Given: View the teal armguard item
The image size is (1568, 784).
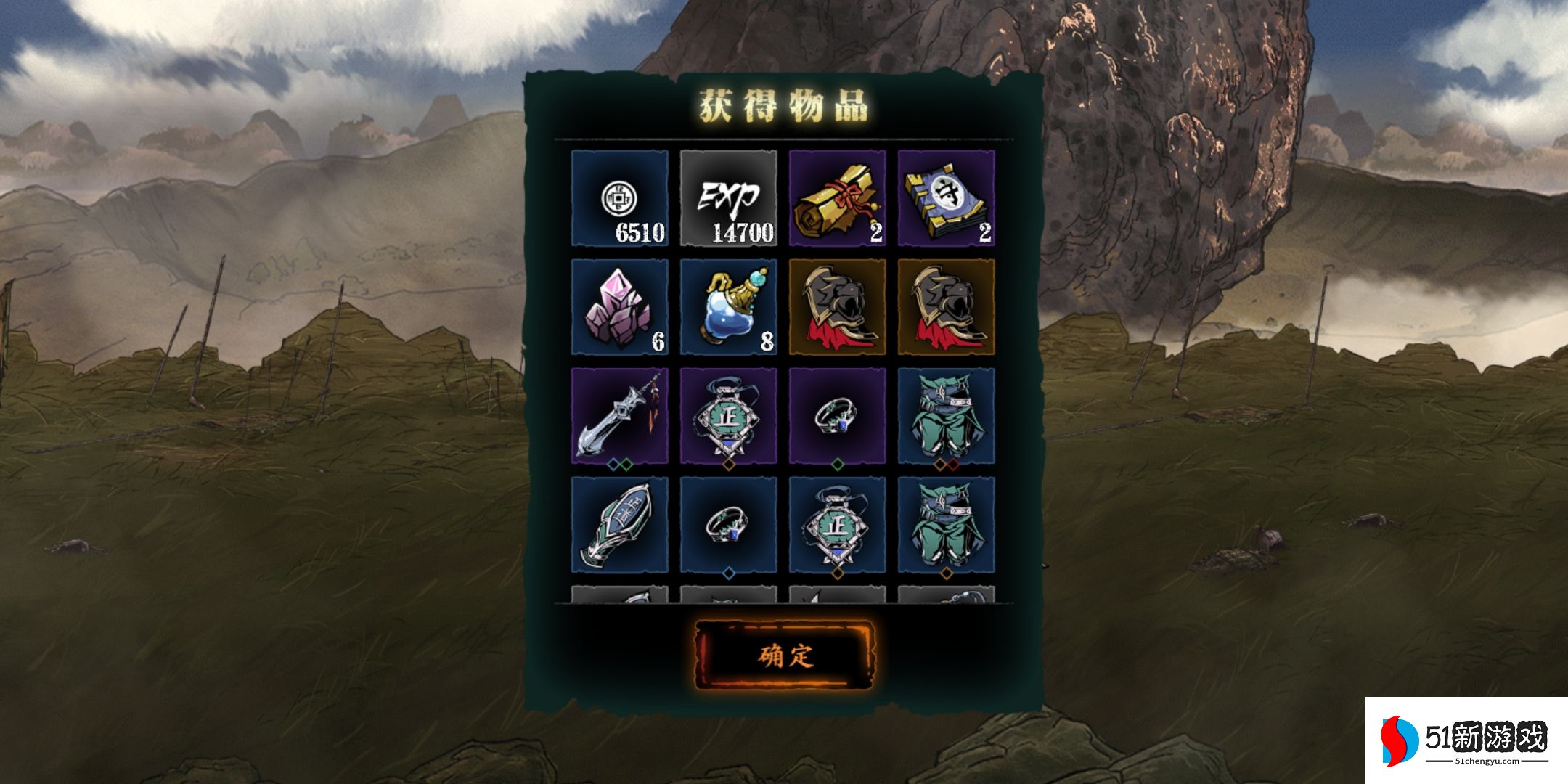Looking at the screenshot, I should coord(619,525).
